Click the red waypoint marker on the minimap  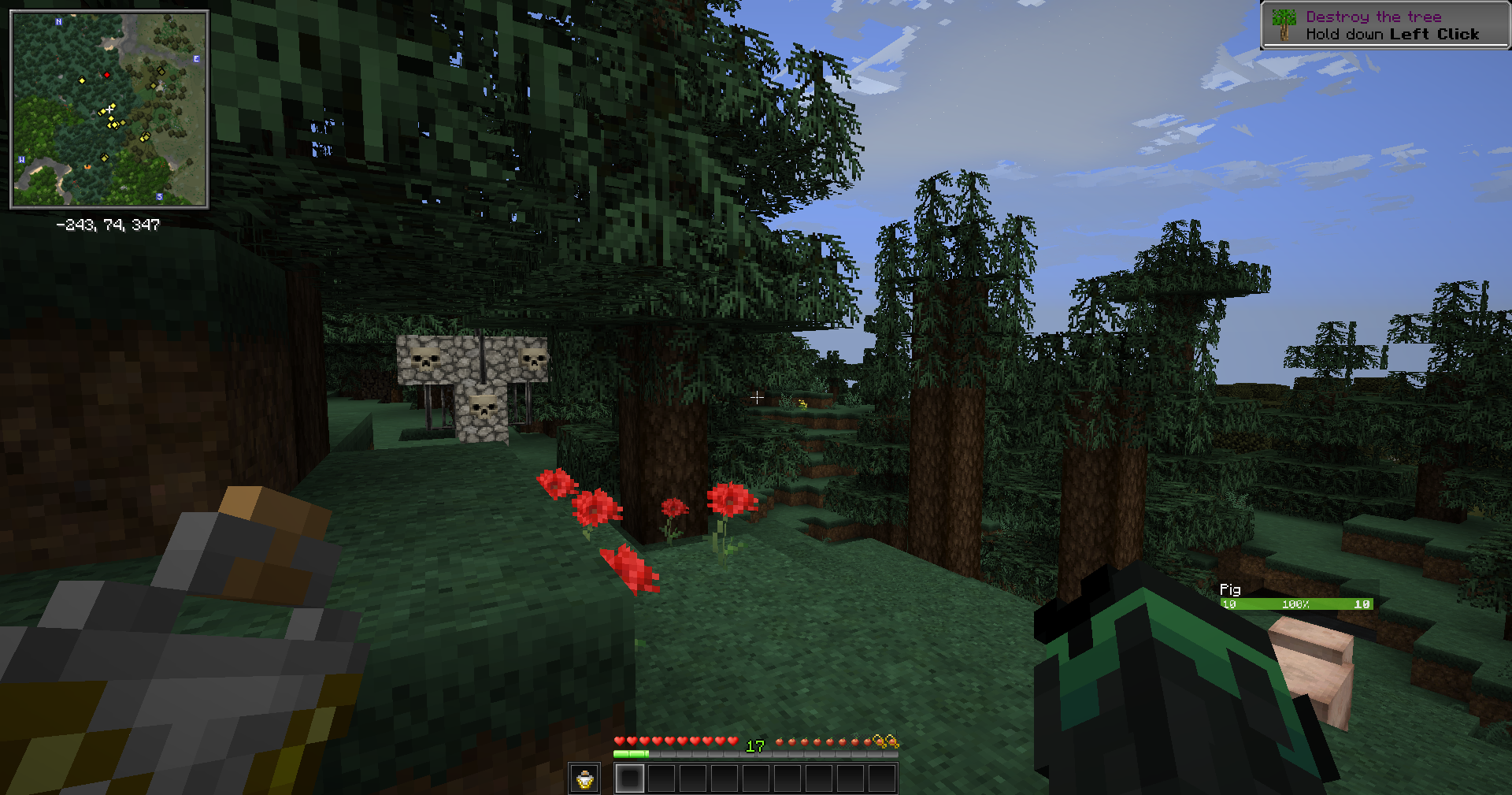tap(107, 75)
